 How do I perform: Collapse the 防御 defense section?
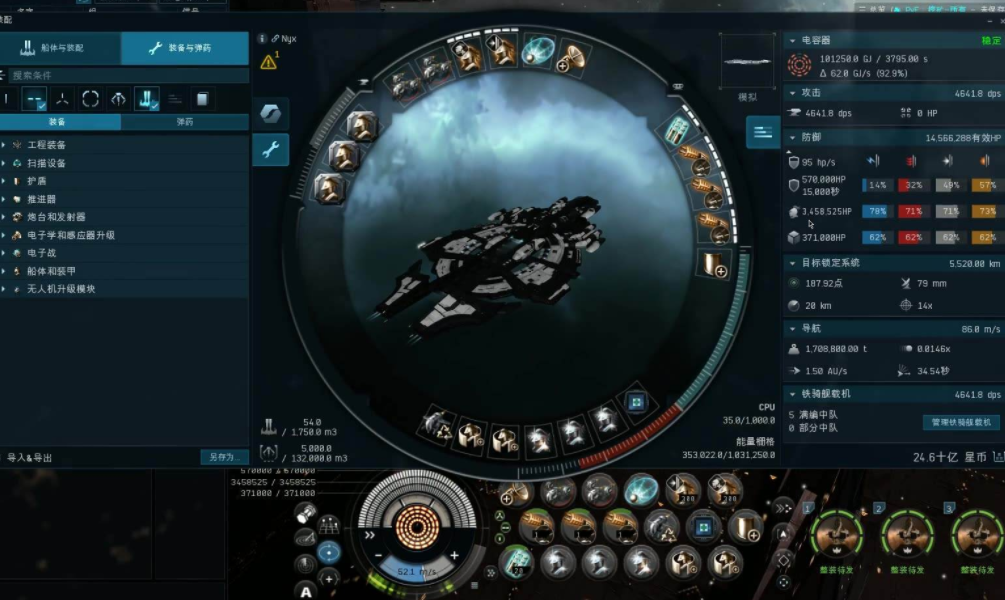point(794,137)
